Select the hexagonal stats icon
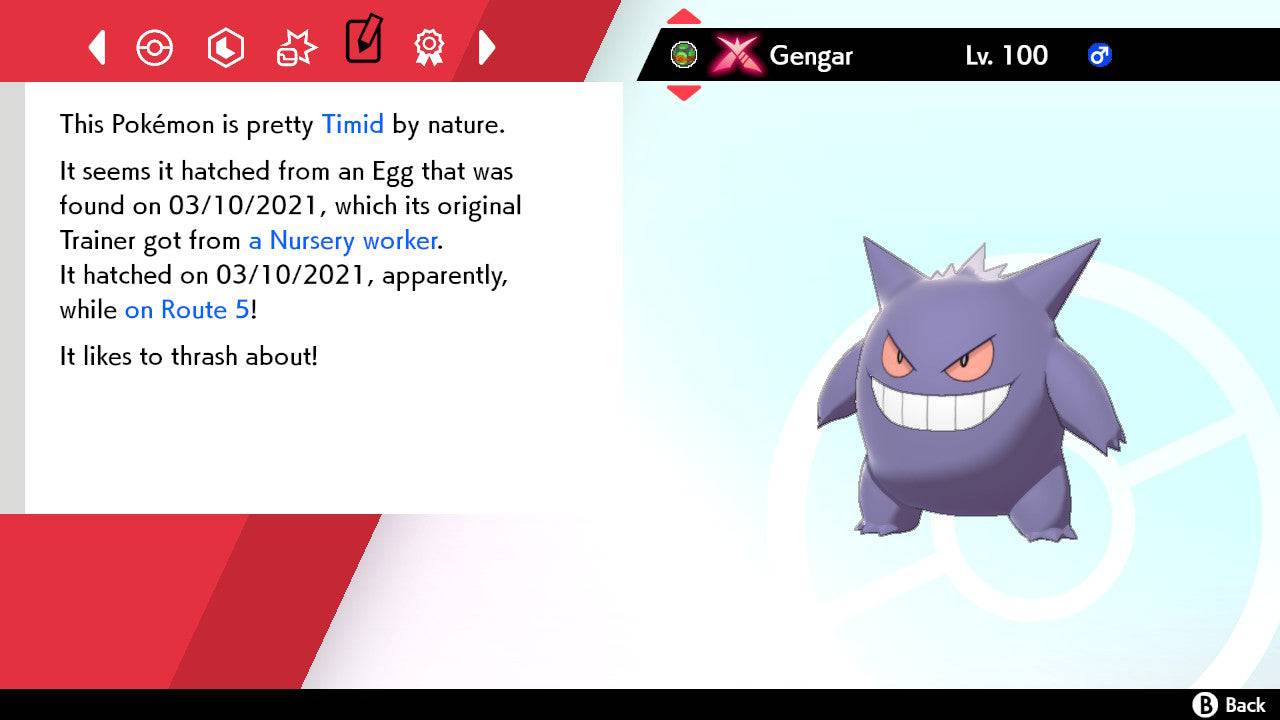The width and height of the screenshot is (1280, 720). 225,47
